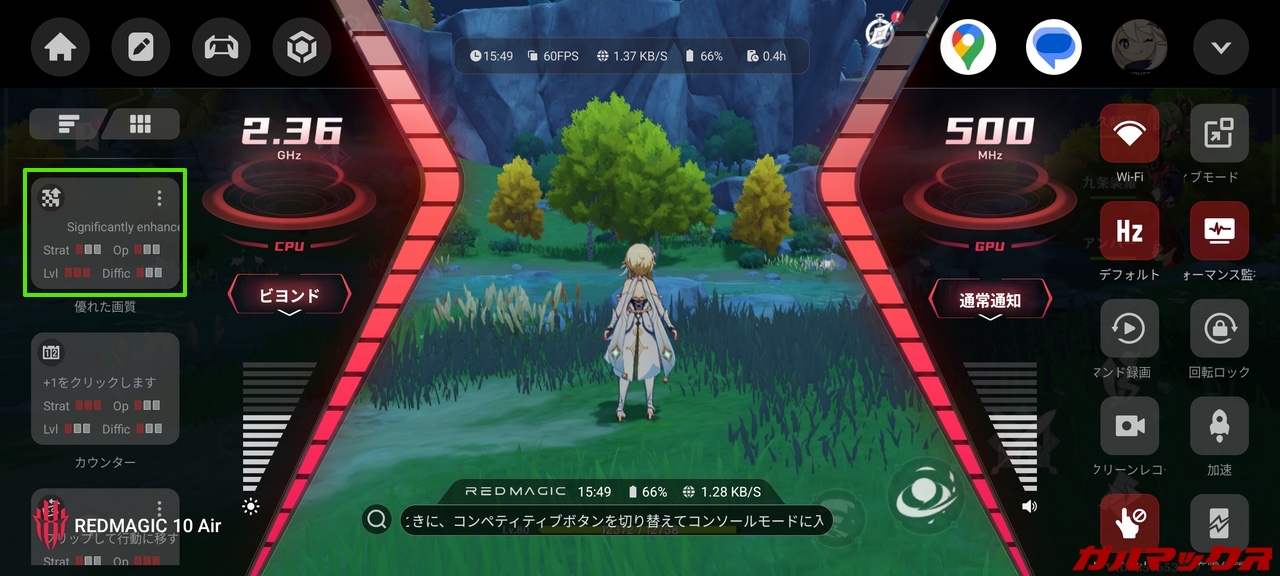Open the gamepad controller settings icon

click(x=221, y=48)
